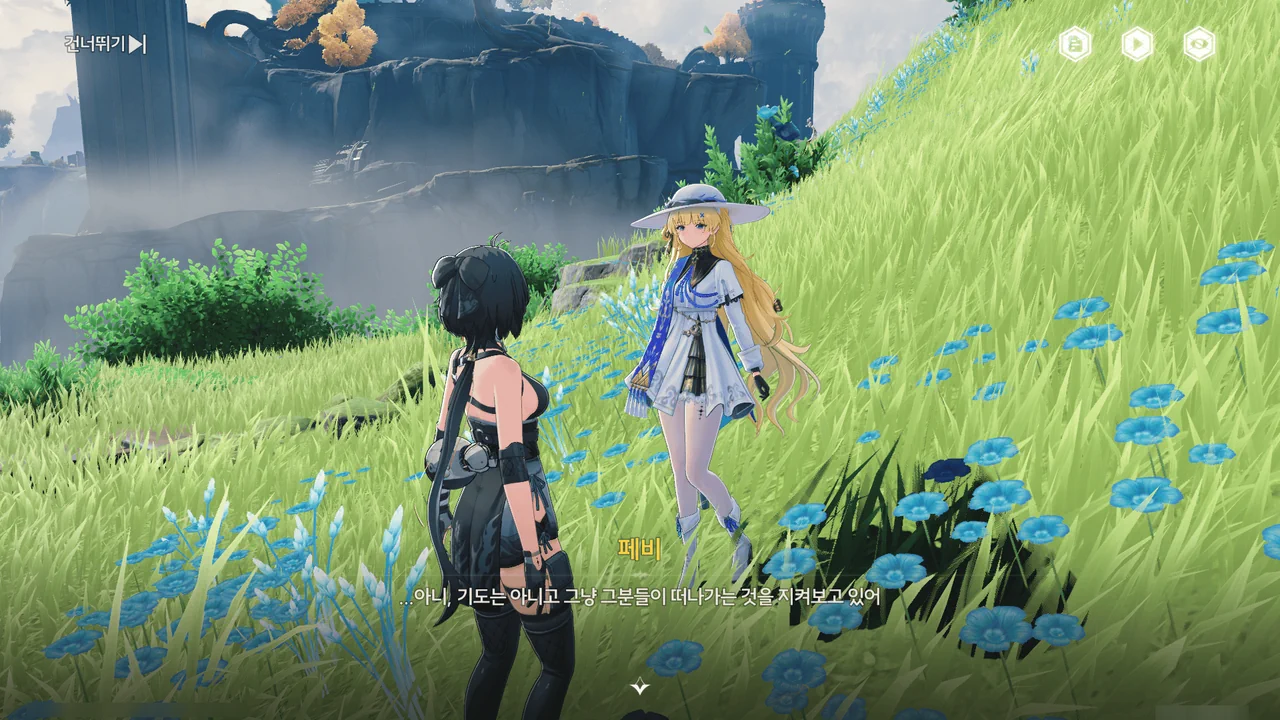Hide the interface using the eye icon
Viewport: 1280px width, 720px height.
(x=1199, y=44)
